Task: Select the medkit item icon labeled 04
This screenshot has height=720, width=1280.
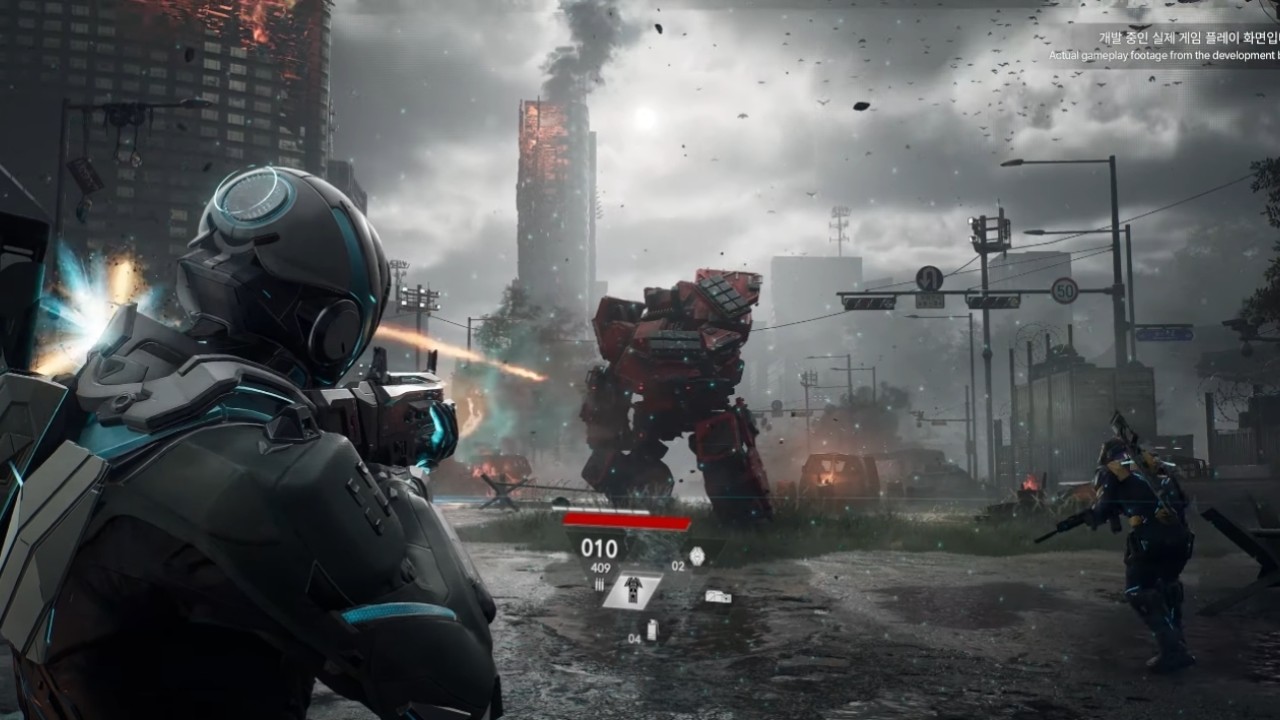Action: pyautogui.click(x=652, y=630)
